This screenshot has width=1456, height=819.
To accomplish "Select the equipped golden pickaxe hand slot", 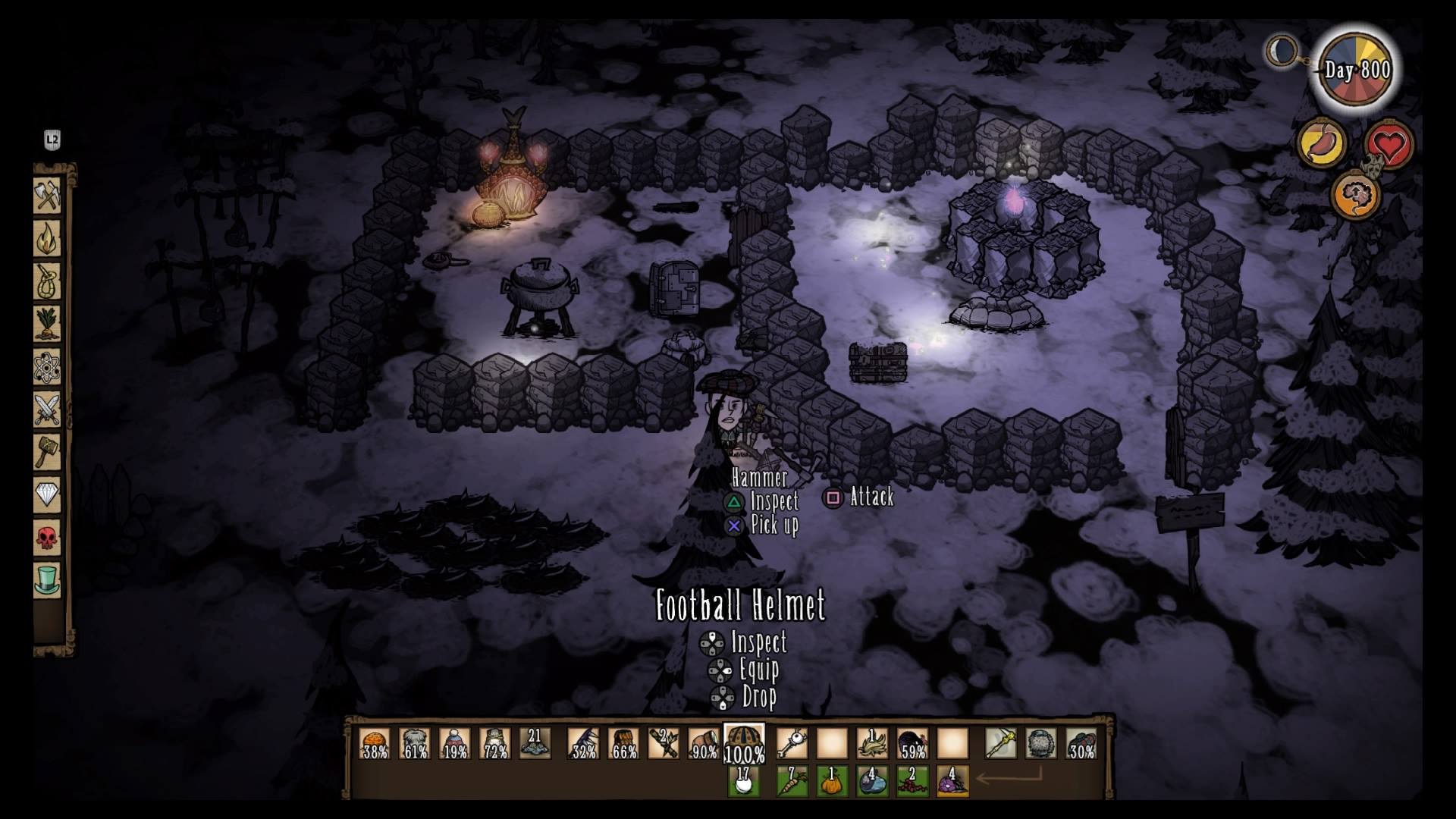I will click(x=1001, y=743).
